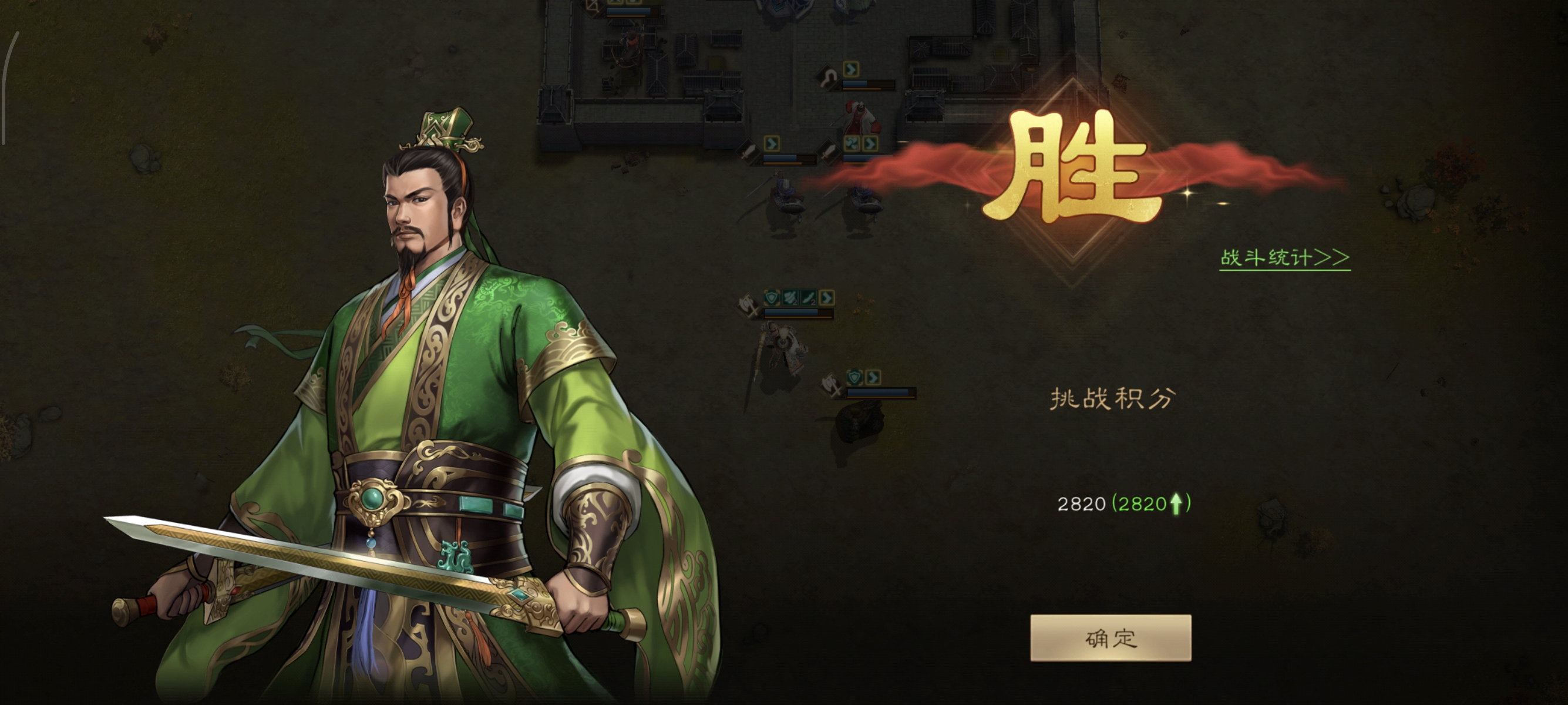Image resolution: width=1568 pixels, height=705 pixels.
Task: Toggle the axe buff icon next to the rock unit
Action: 830,385
